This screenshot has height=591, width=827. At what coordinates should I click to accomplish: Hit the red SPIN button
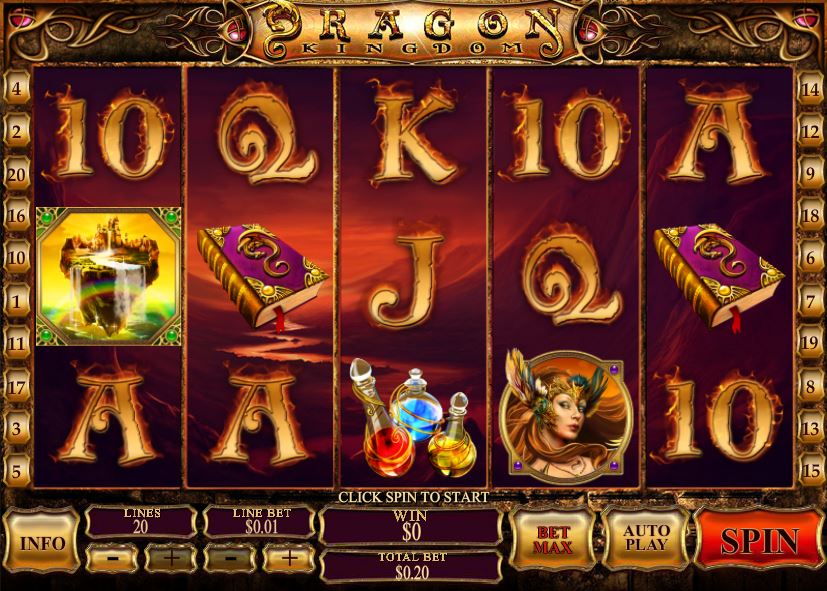(760, 540)
